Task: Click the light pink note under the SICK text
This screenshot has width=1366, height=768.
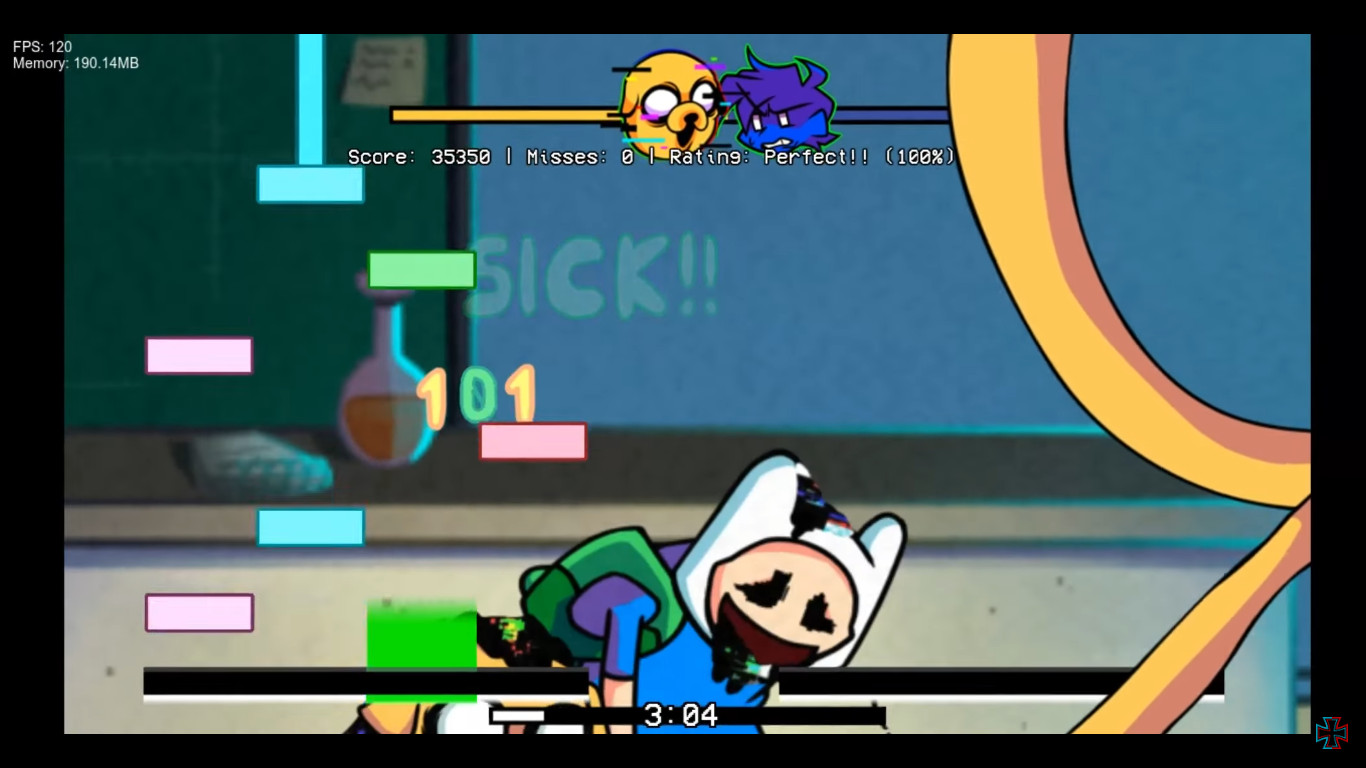Action: [x=198, y=355]
